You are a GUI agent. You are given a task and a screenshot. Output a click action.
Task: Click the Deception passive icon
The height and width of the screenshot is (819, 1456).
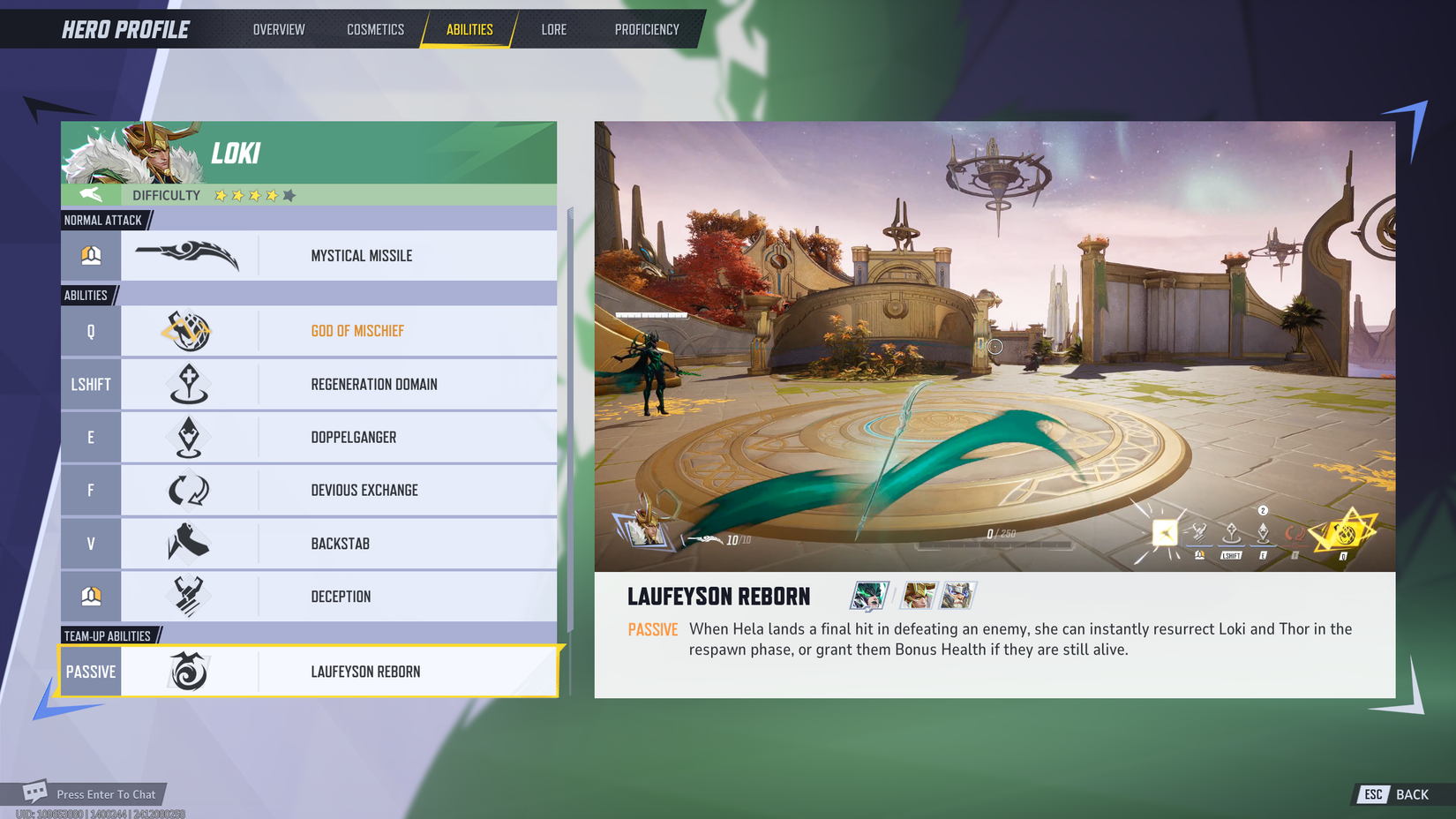(x=187, y=596)
